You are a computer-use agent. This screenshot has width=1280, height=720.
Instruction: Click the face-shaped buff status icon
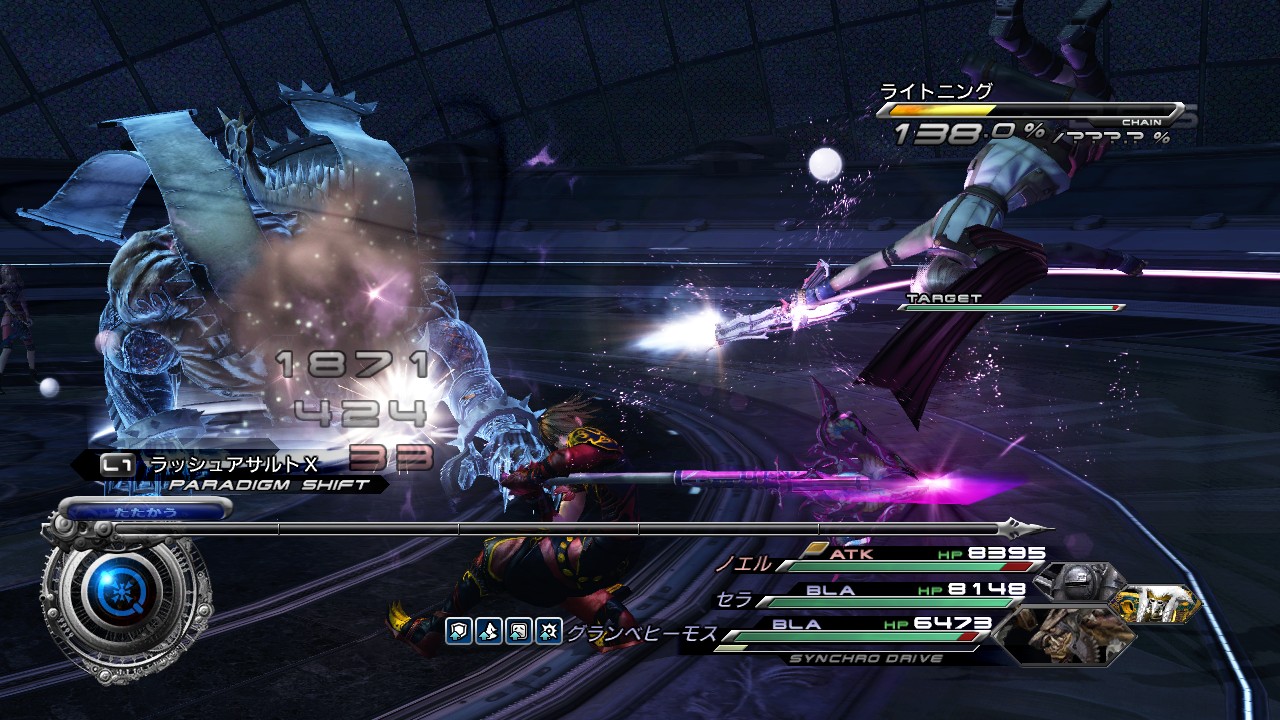(x=517, y=630)
